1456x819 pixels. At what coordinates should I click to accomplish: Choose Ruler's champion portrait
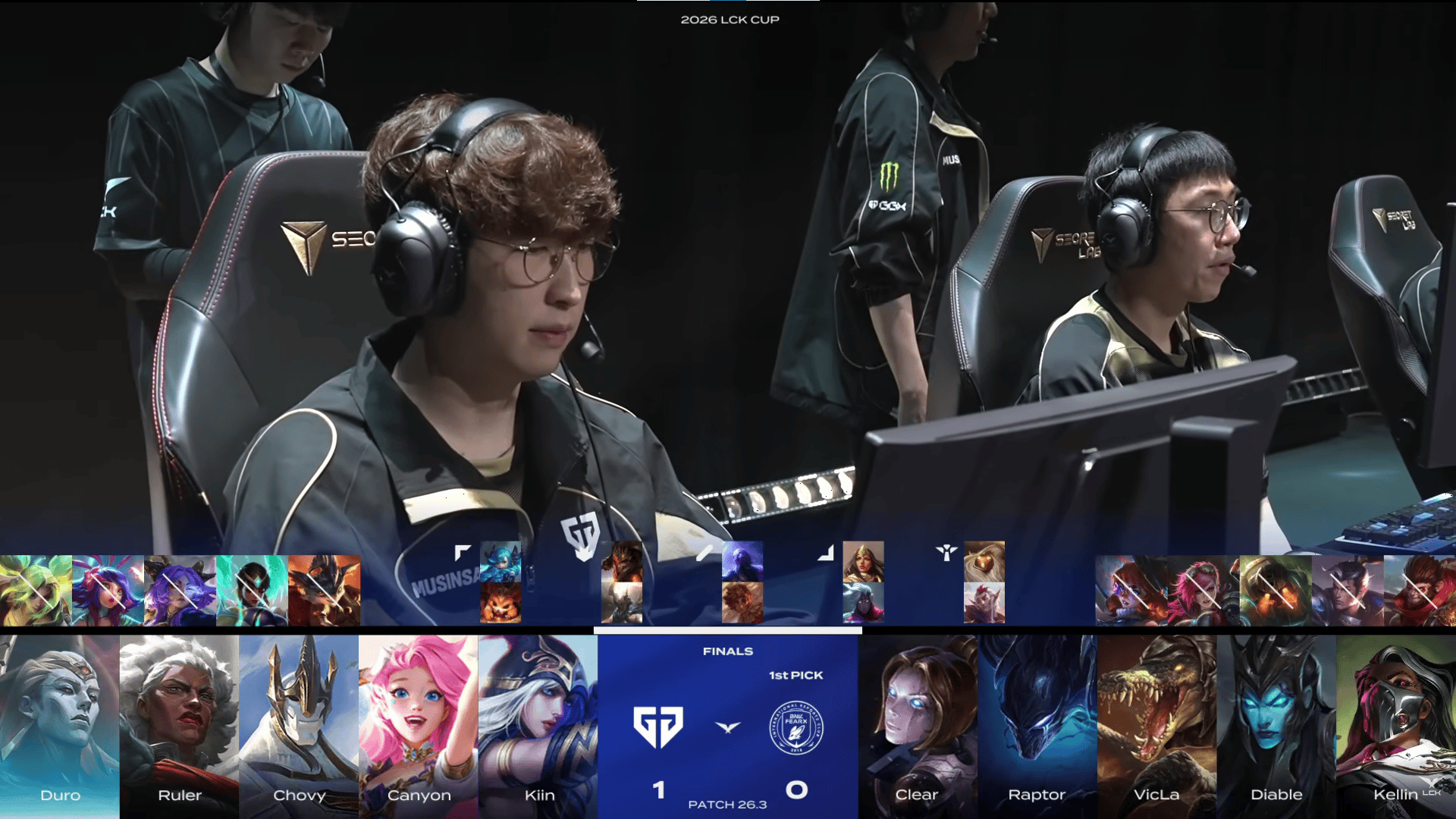179,726
